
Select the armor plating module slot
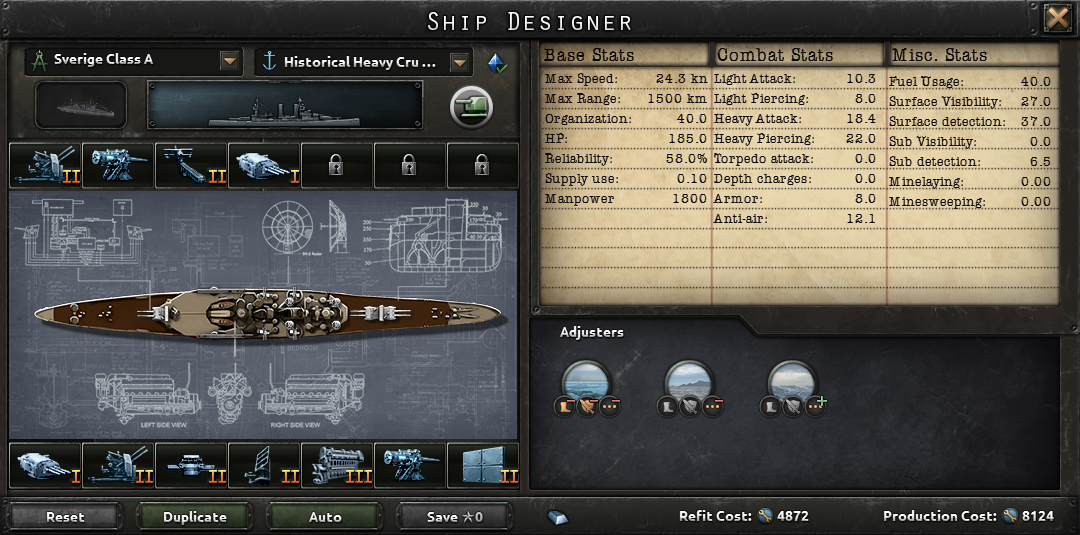(x=483, y=465)
